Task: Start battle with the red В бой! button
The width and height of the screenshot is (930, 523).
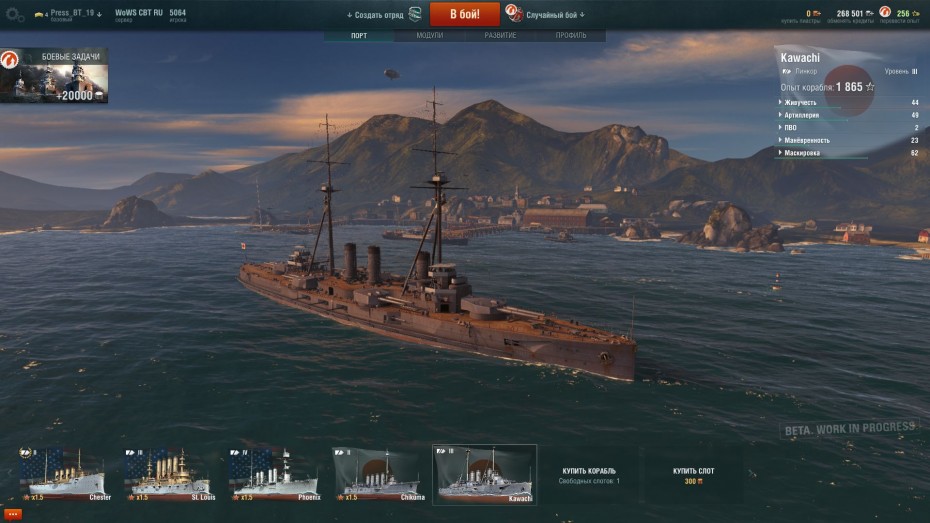Action: click(464, 14)
